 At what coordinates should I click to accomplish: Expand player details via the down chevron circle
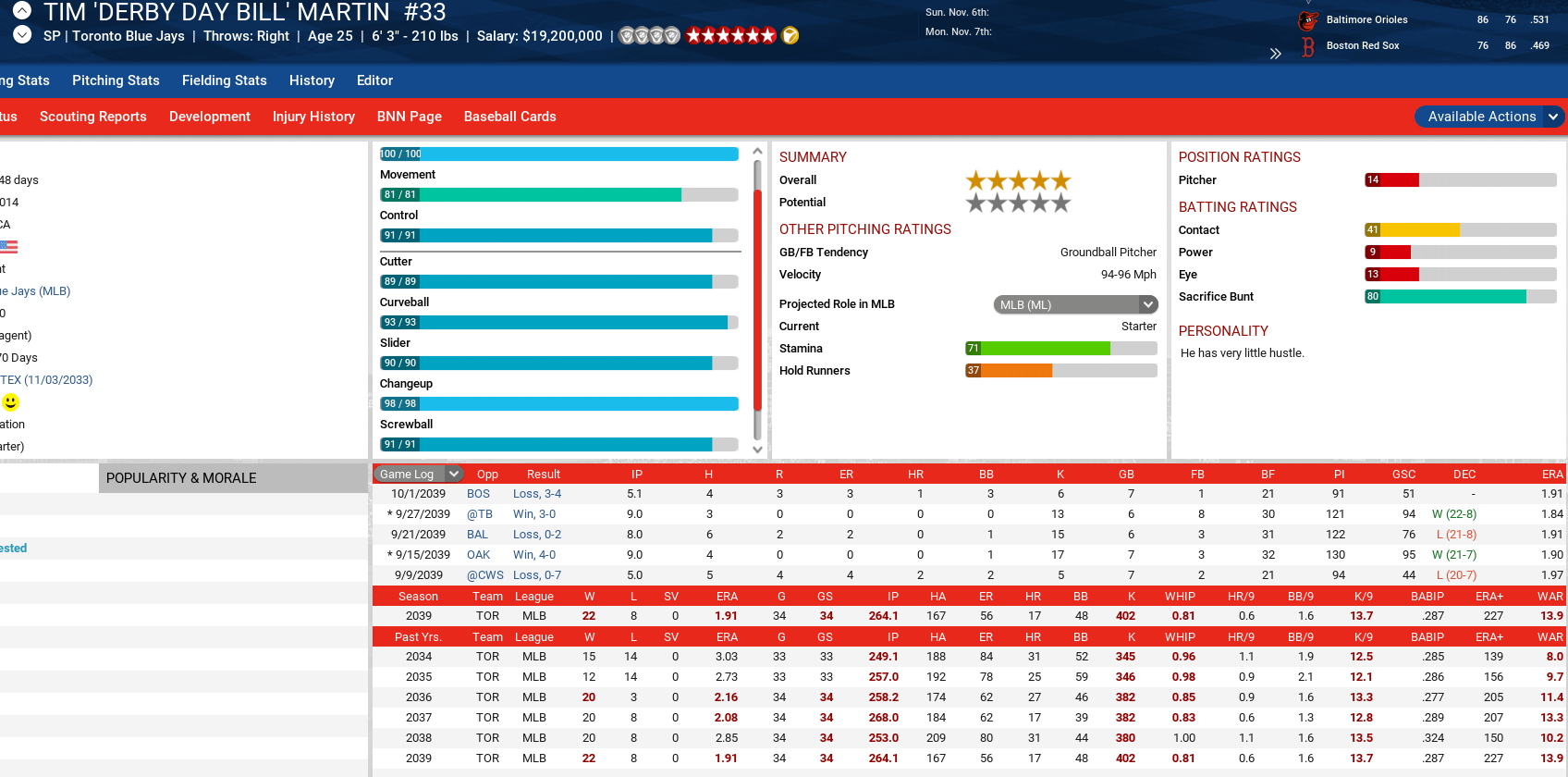coord(20,35)
